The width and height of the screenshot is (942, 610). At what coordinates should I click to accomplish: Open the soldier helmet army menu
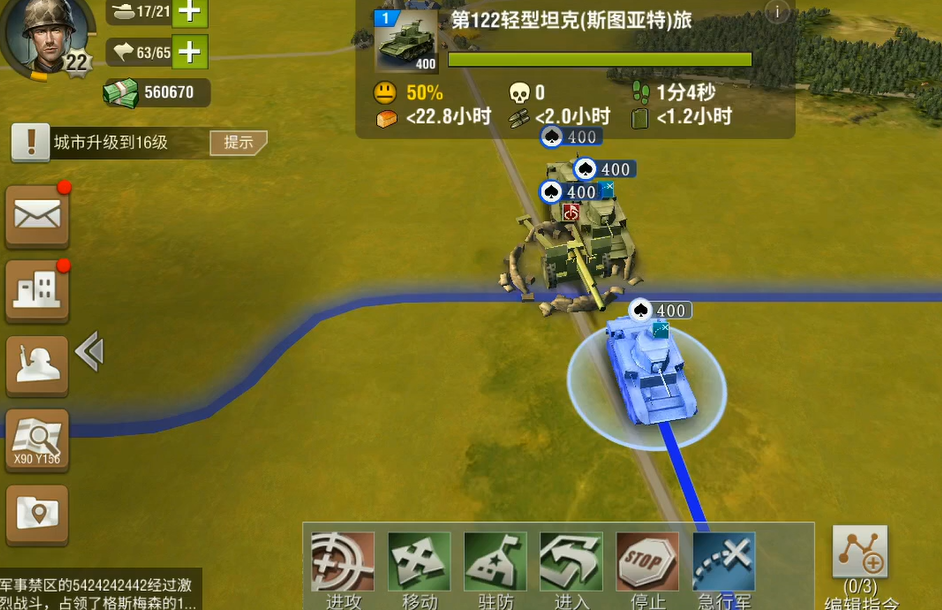37,365
